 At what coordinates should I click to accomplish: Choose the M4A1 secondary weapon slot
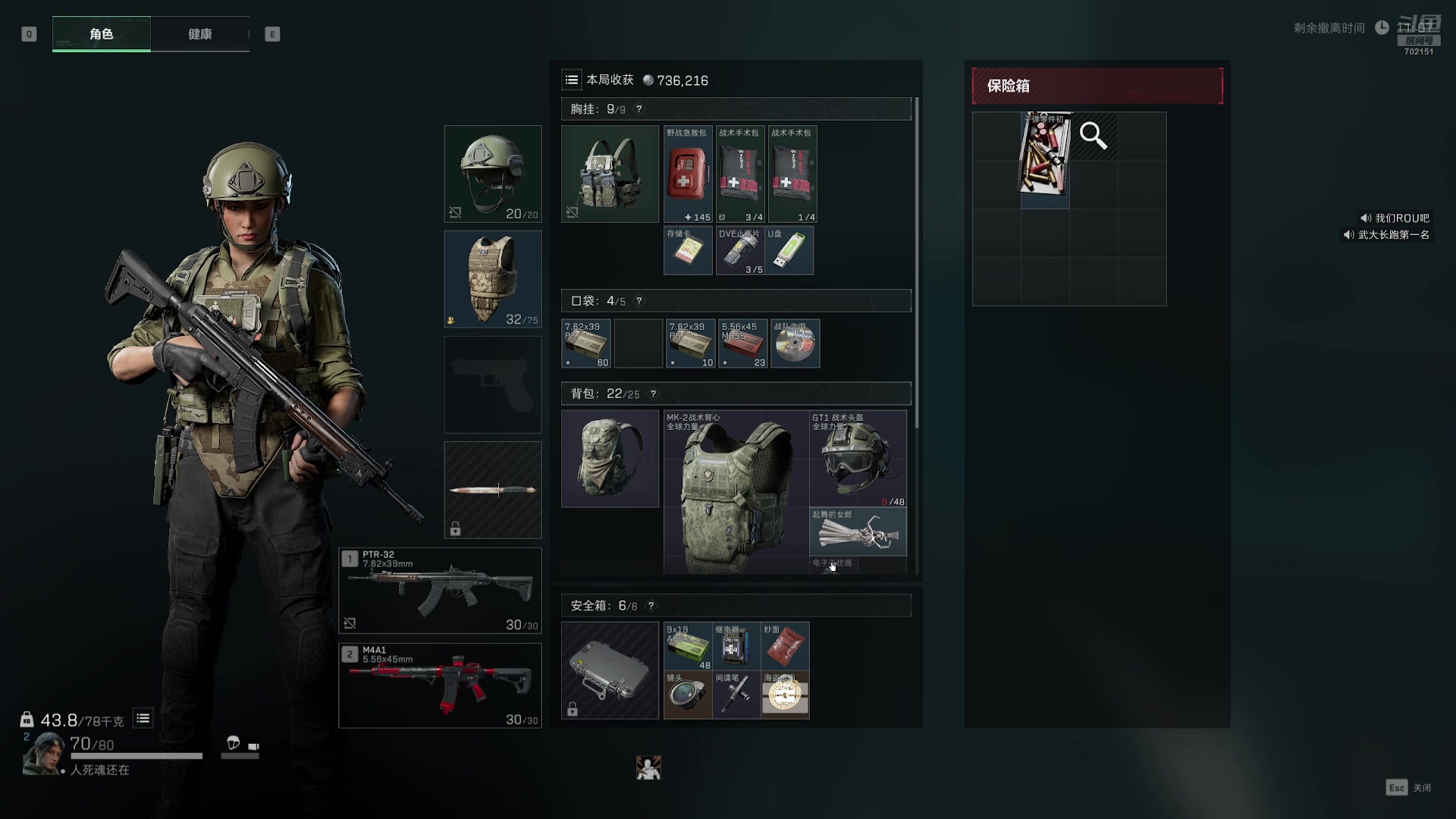440,686
